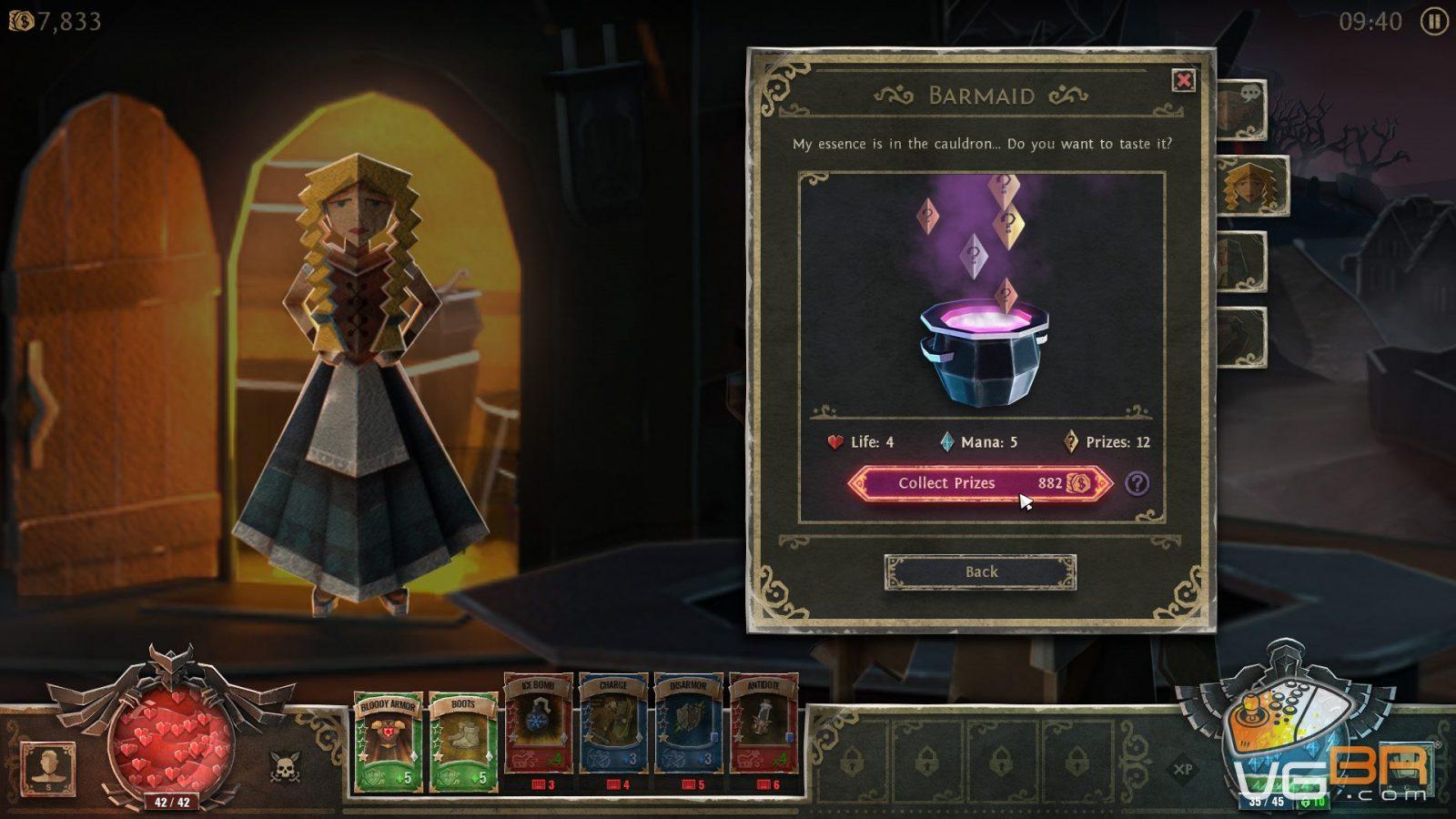Go back from the cauldron screen
This screenshot has height=819, width=1456.
(980, 571)
